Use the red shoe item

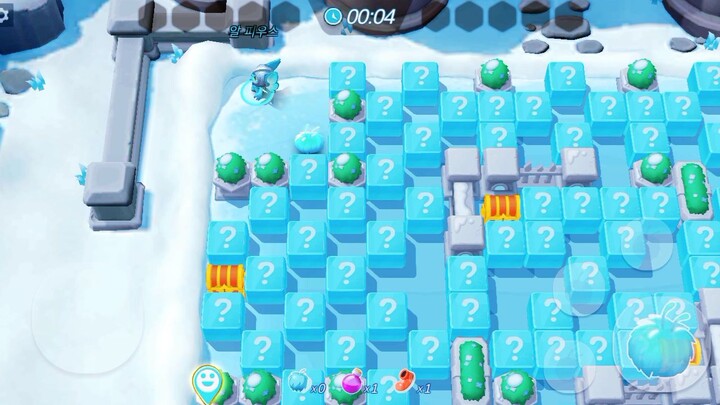(x=404, y=381)
